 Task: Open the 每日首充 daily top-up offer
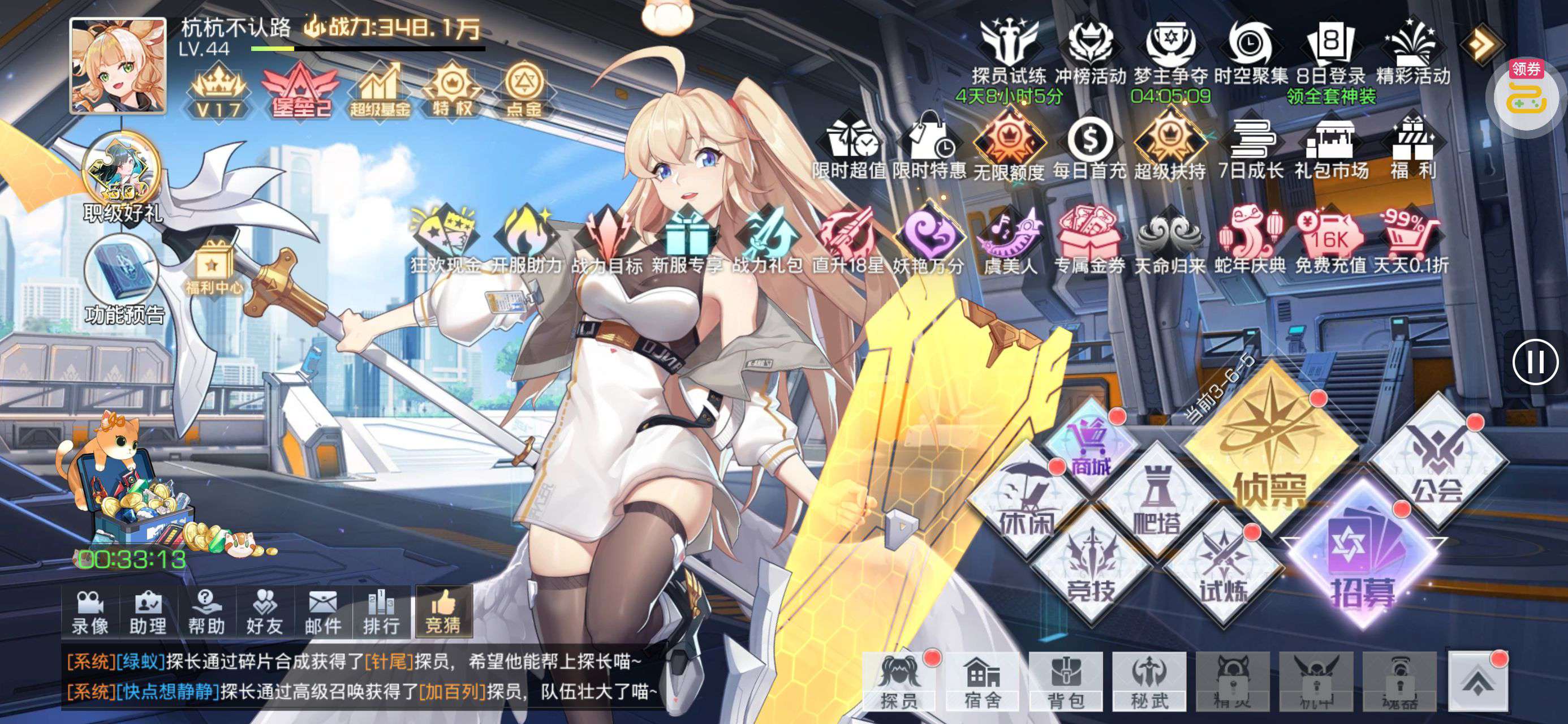tap(1089, 149)
